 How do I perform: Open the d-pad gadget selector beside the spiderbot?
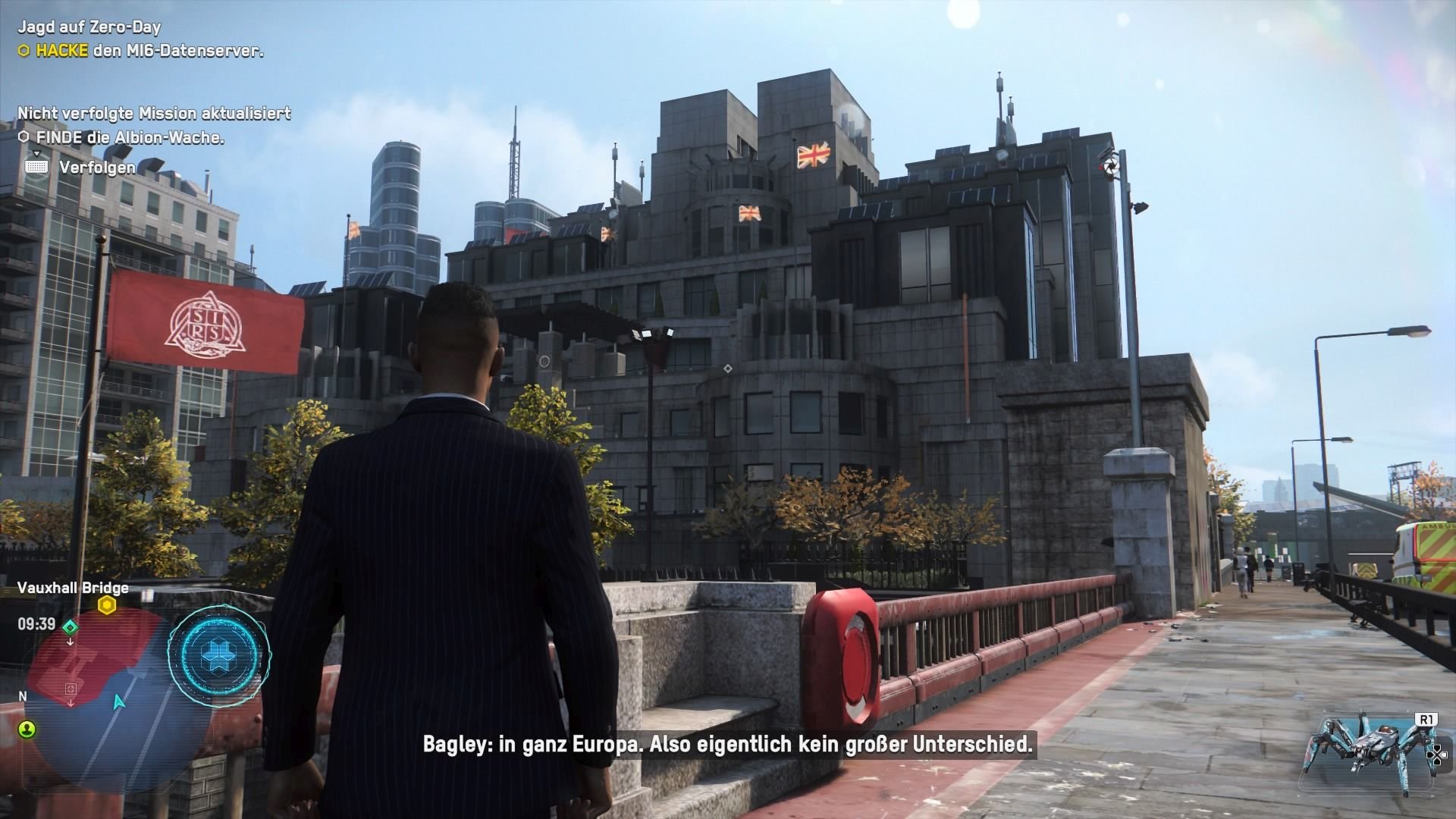click(1438, 755)
